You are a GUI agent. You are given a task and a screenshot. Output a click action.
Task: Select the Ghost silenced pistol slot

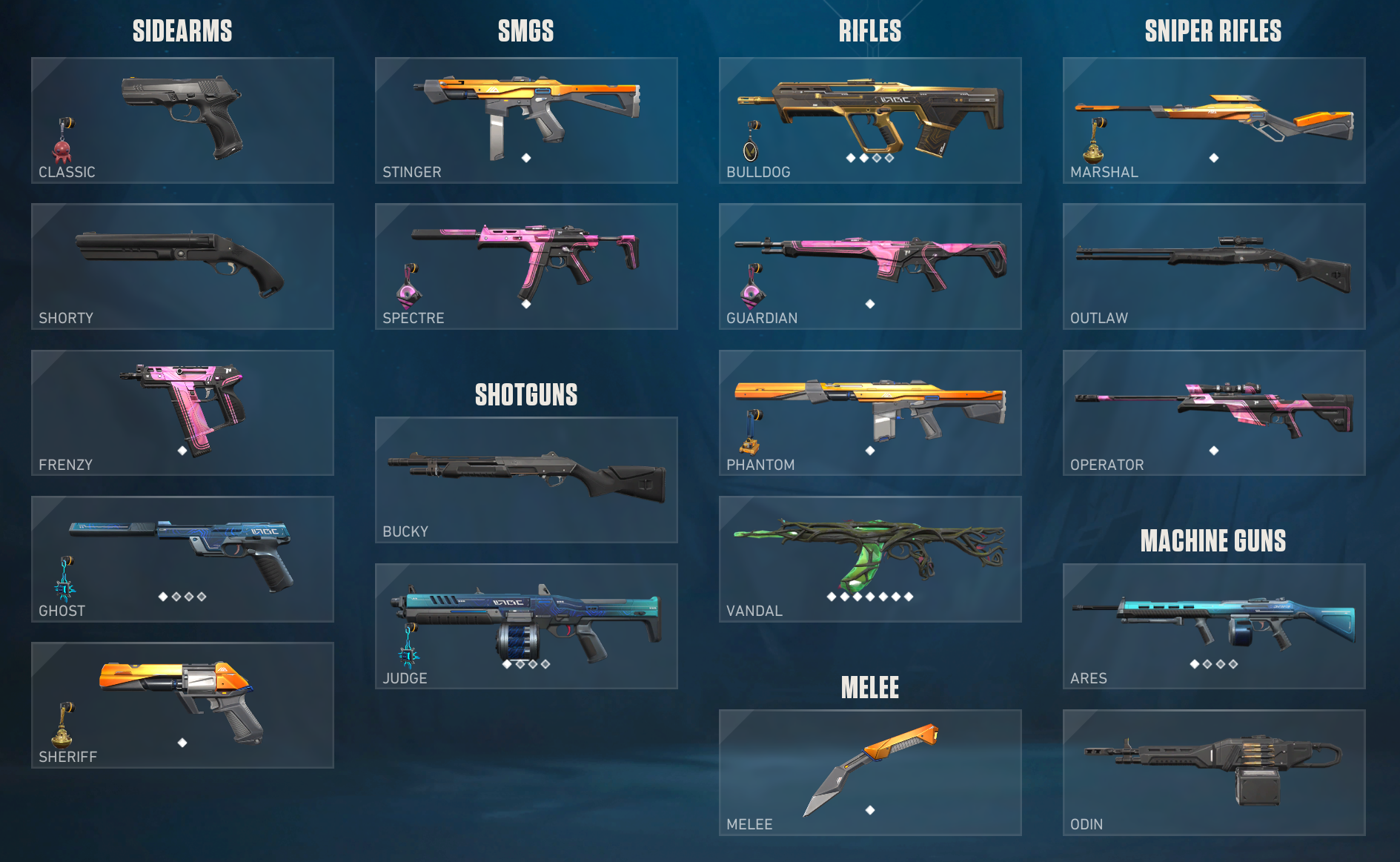(182, 559)
